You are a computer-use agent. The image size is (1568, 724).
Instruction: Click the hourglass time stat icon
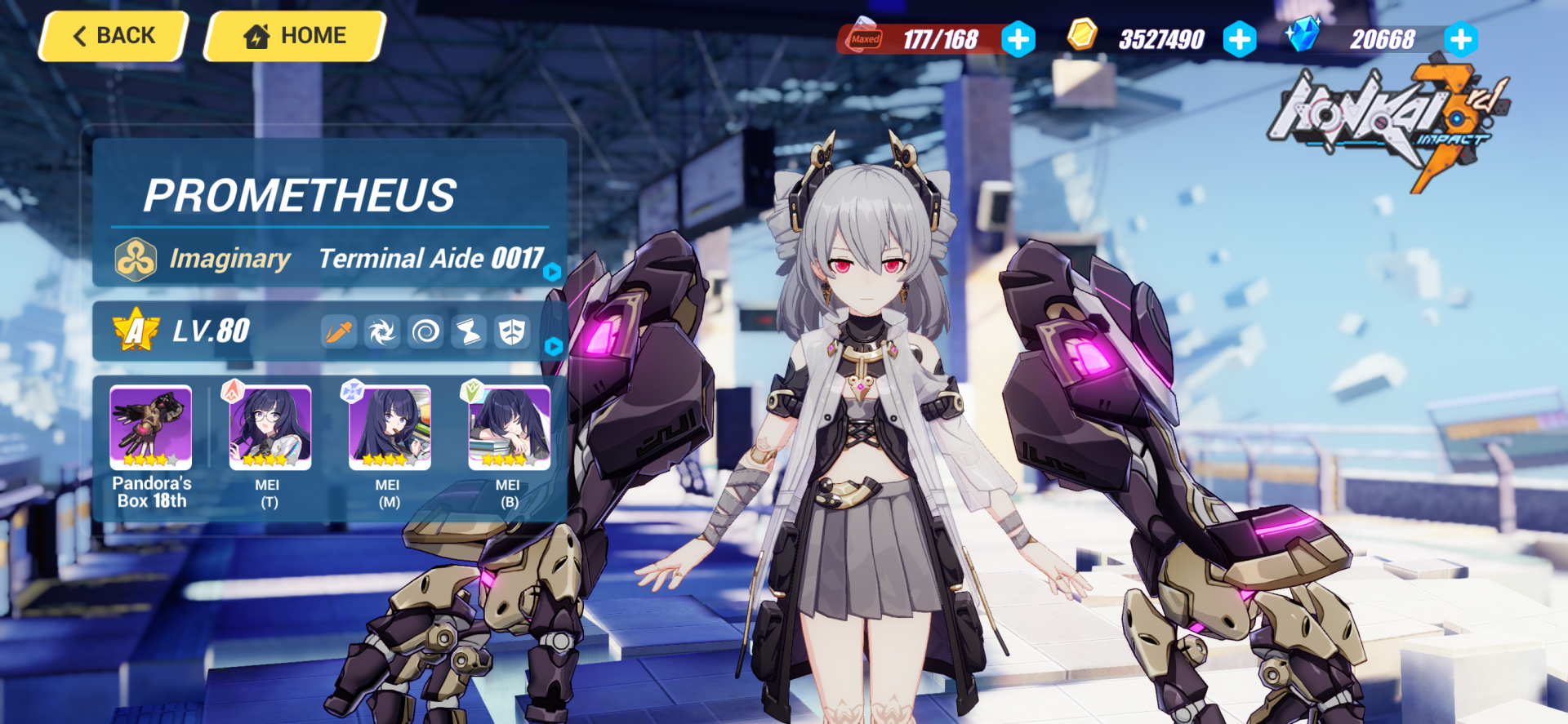(x=468, y=332)
